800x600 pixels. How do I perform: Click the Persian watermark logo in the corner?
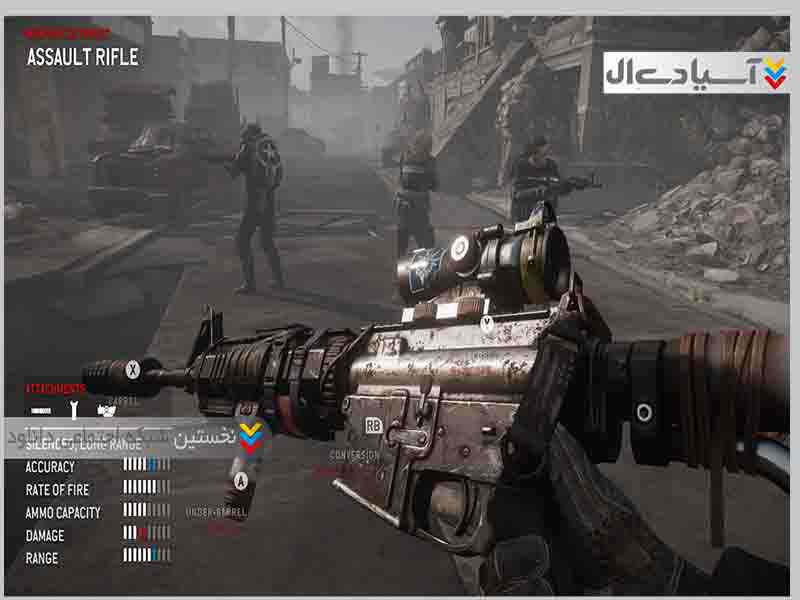click(x=696, y=72)
